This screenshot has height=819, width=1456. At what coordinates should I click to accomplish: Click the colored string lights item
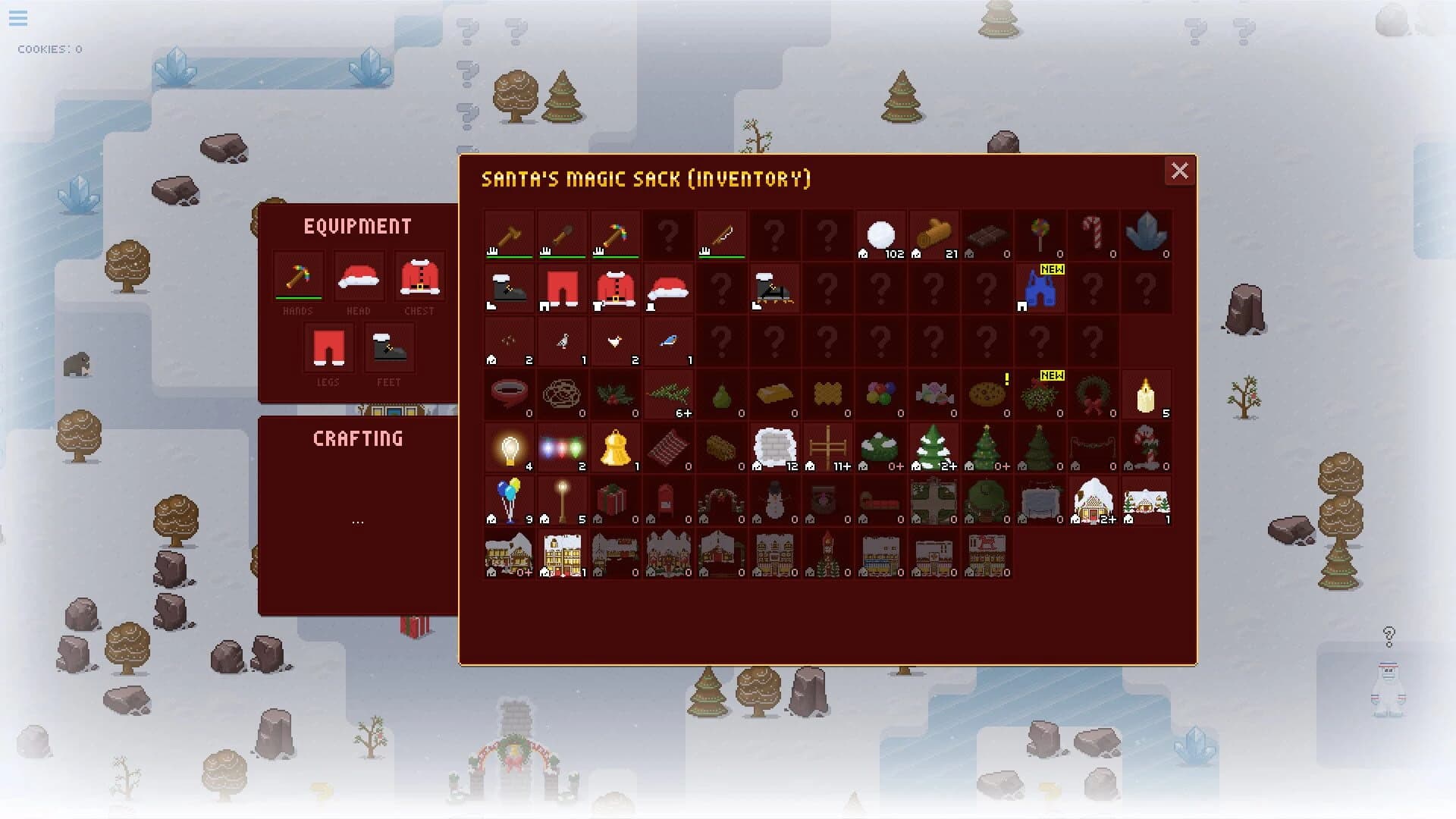(563, 447)
